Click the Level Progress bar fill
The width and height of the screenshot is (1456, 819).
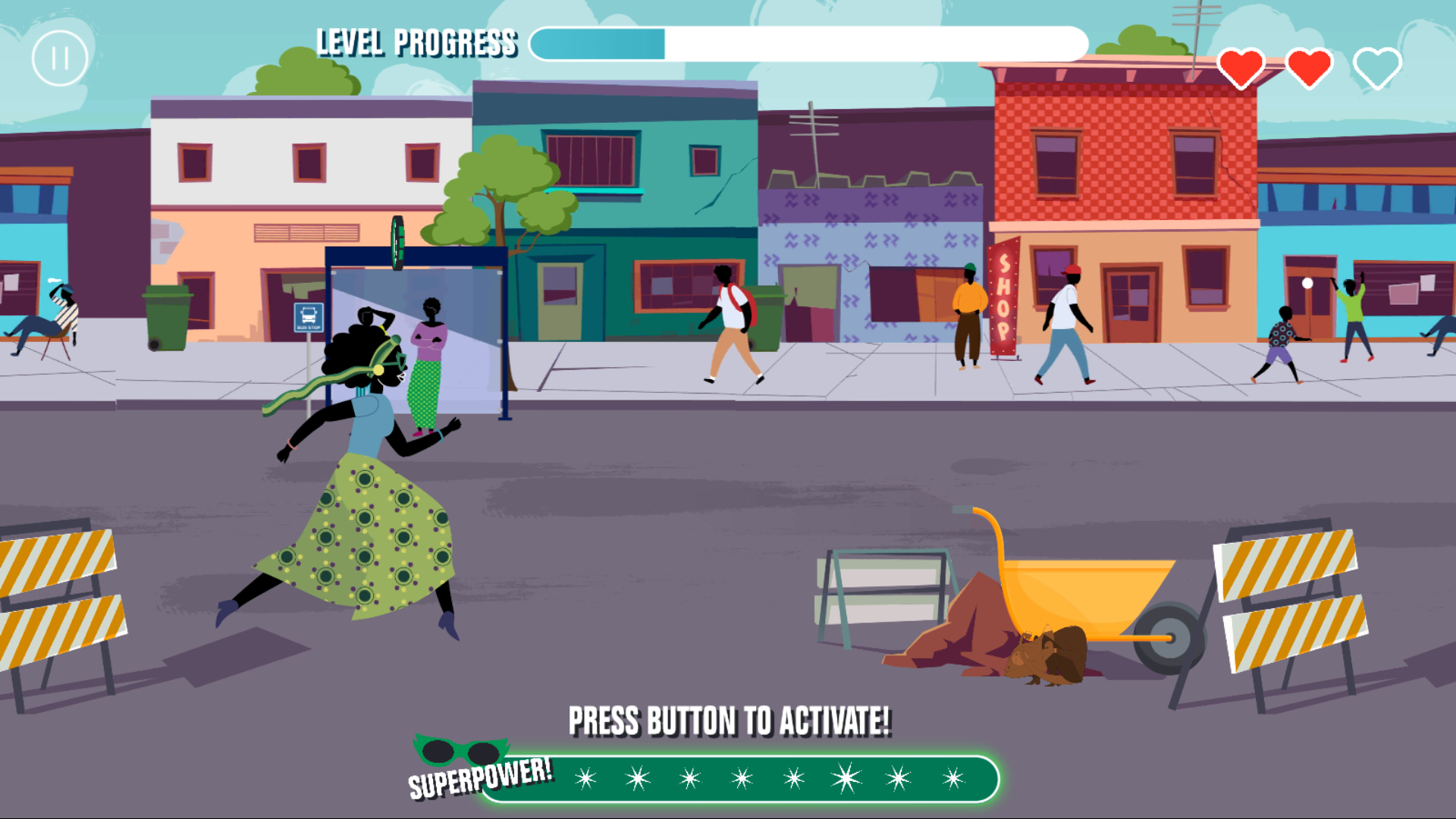599,45
